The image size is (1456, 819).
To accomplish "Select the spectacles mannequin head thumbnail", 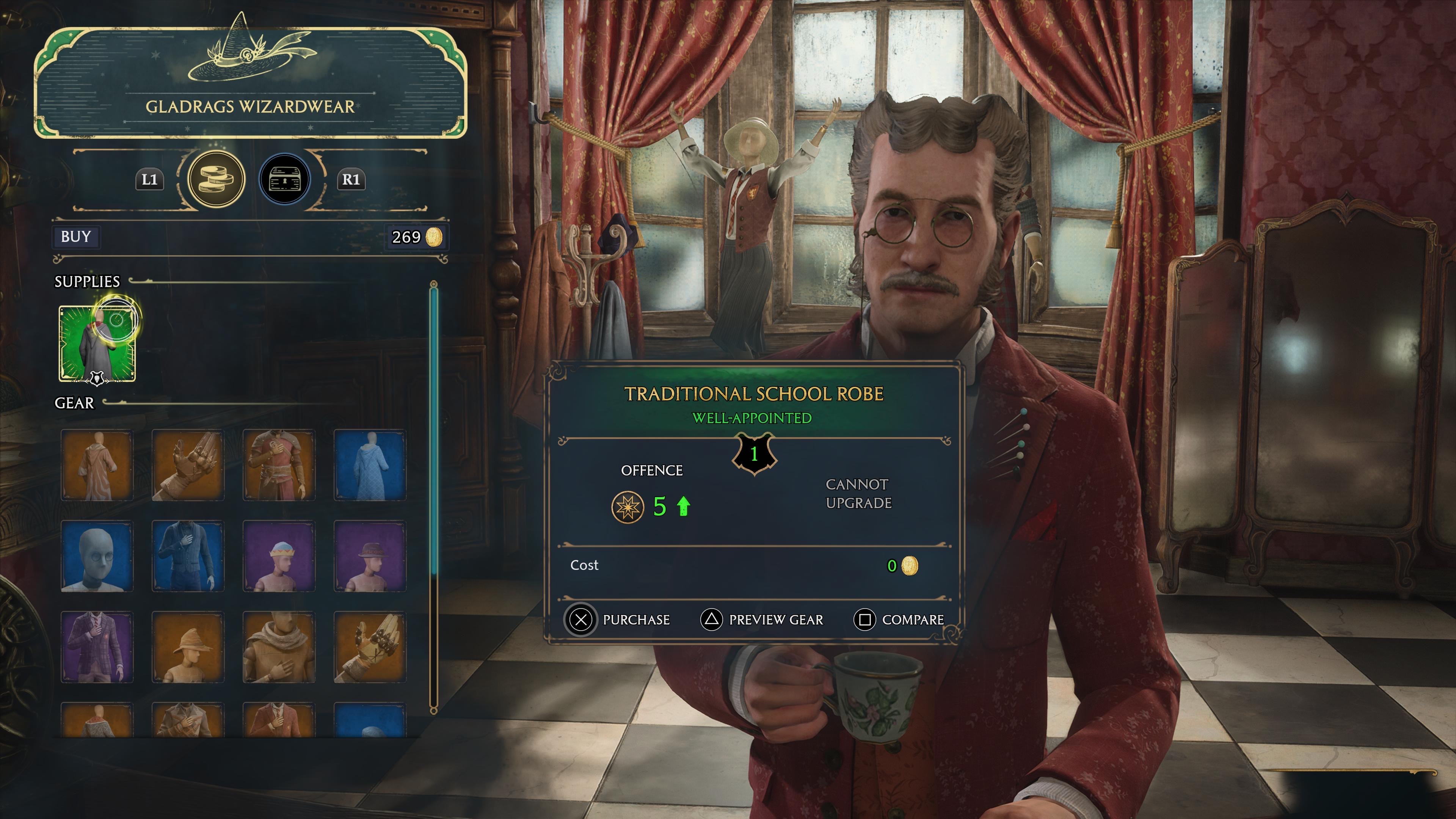I will pos(97,556).
